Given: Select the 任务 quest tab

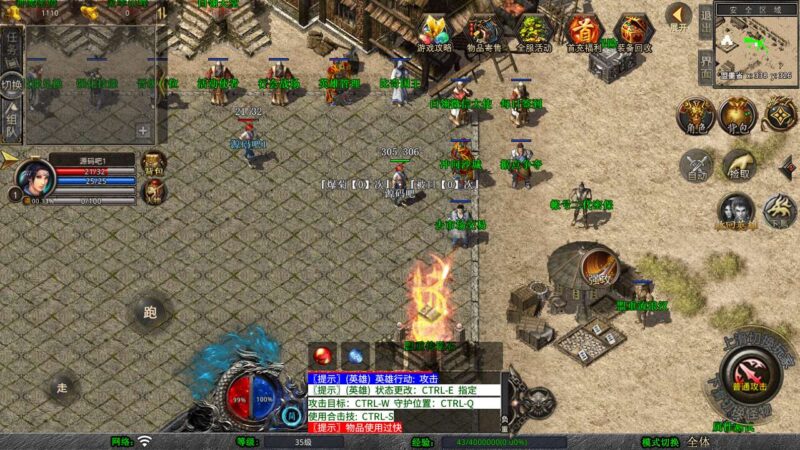Looking at the screenshot, I should point(12,46).
